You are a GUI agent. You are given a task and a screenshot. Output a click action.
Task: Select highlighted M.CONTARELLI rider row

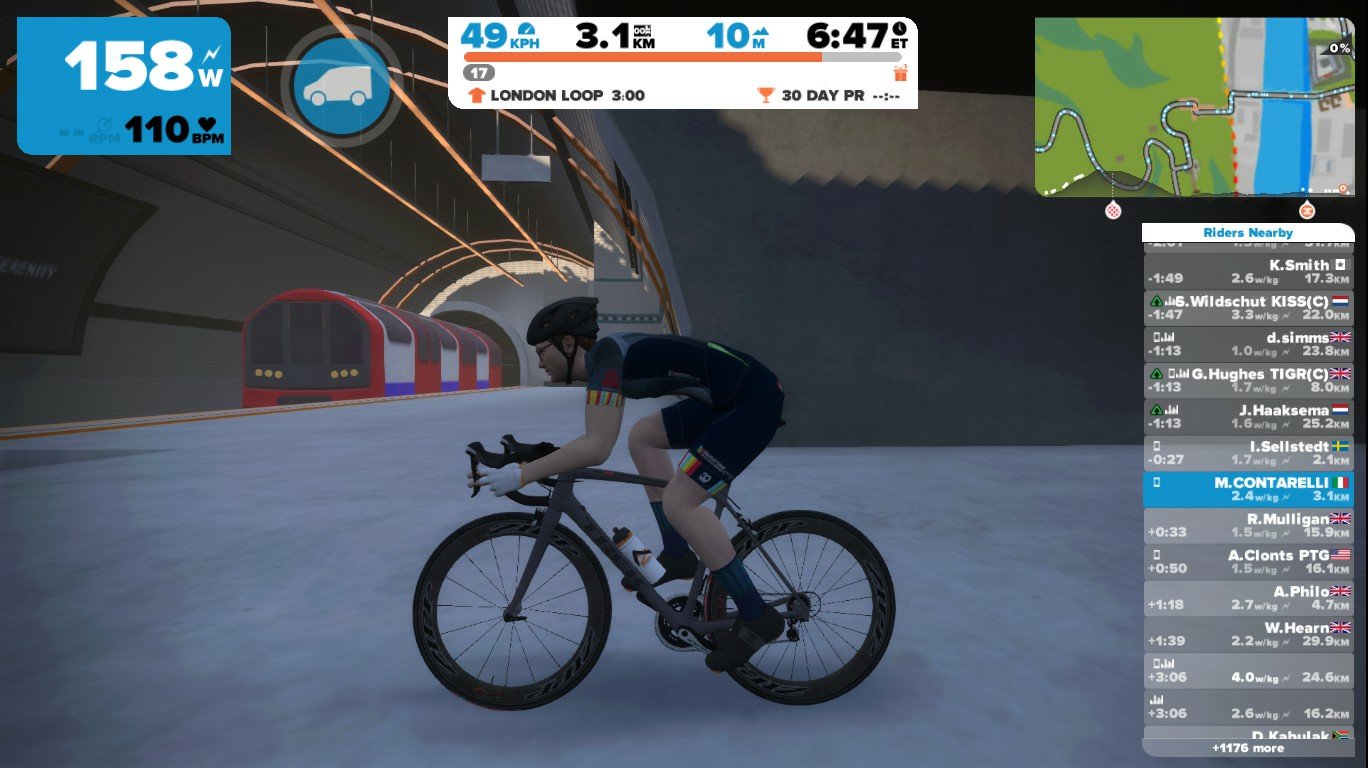click(x=1247, y=489)
